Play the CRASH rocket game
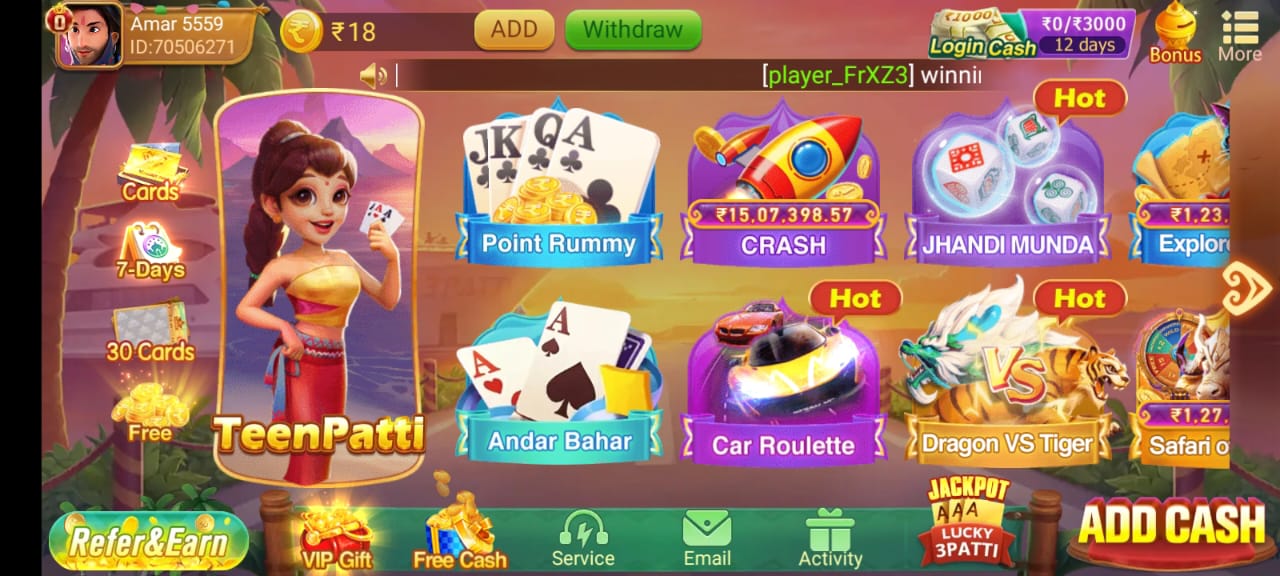Image resolution: width=1280 pixels, height=576 pixels. pos(783,190)
